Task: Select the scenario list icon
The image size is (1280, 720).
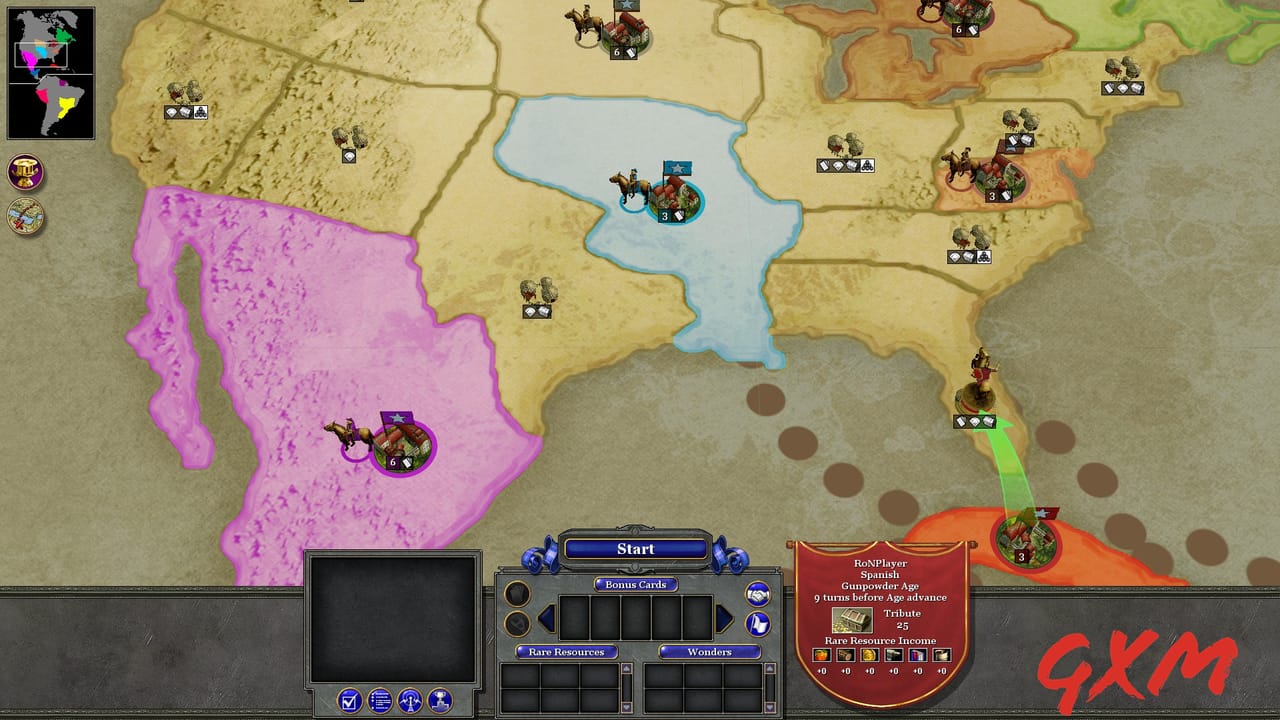Action: [379, 701]
